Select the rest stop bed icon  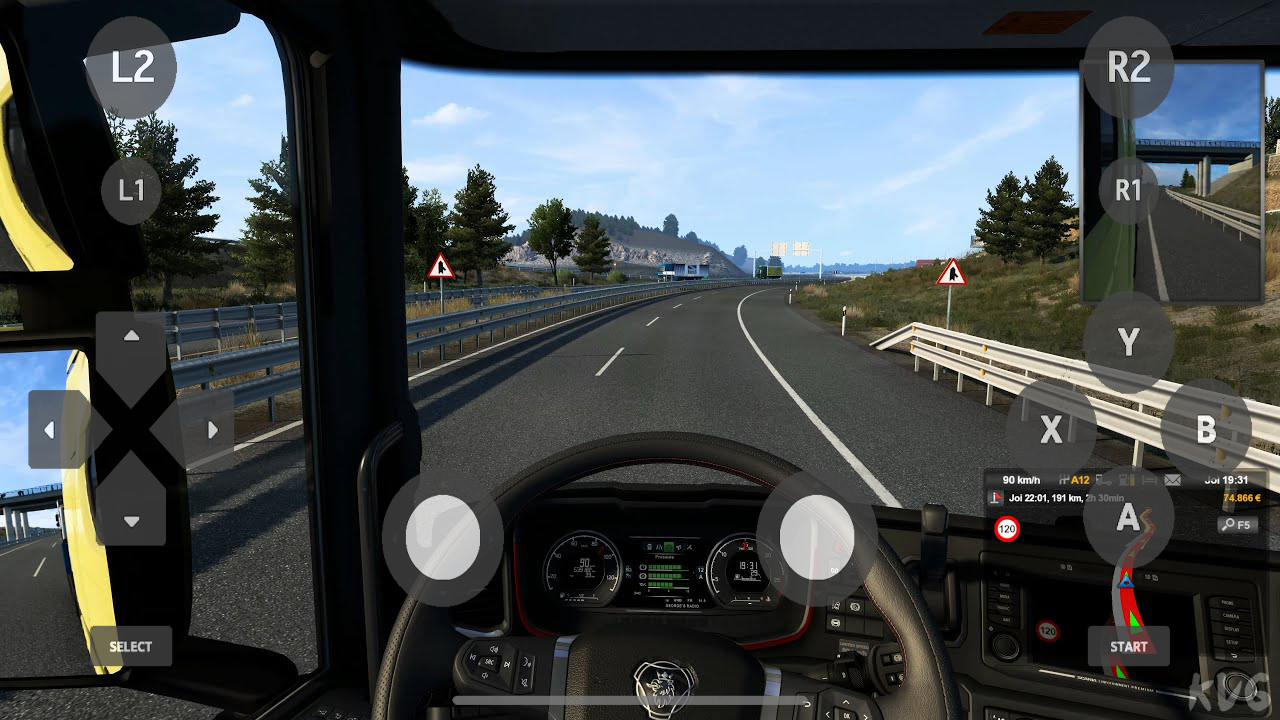click(x=1150, y=481)
